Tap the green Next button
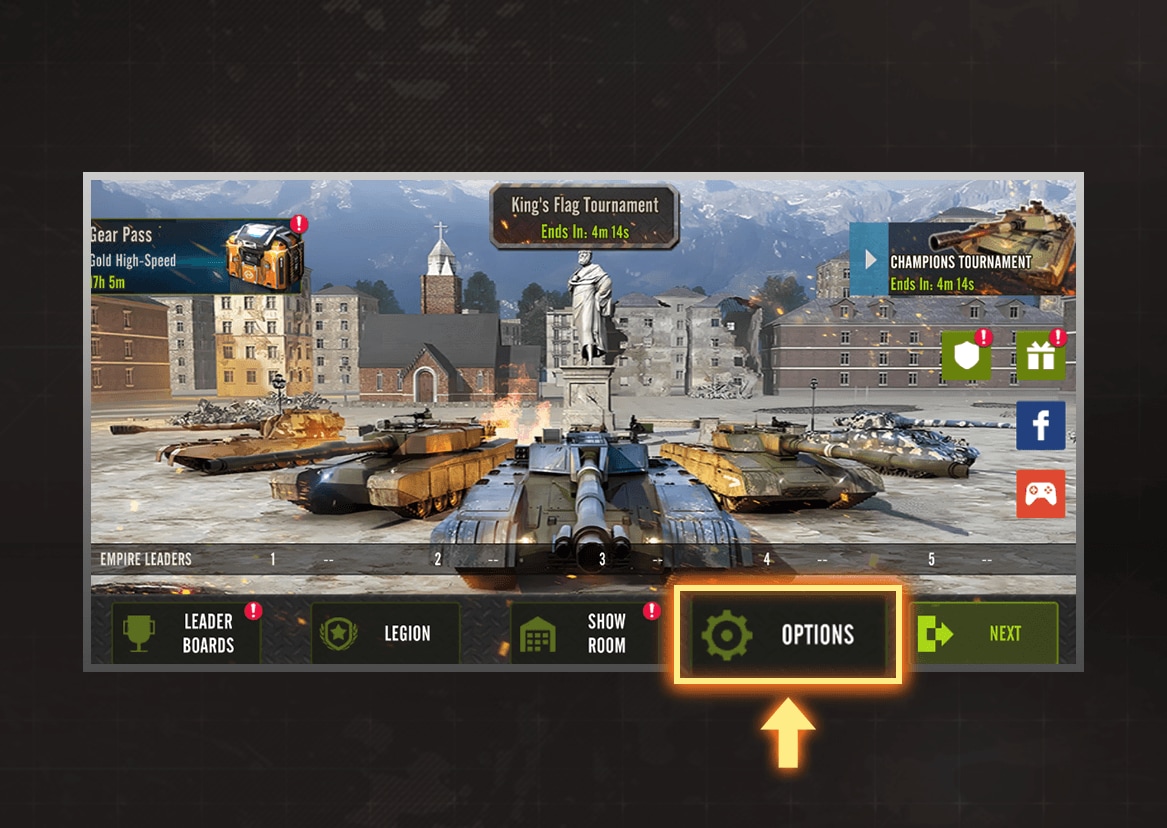The image size is (1167, 828). pyautogui.click(x=985, y=634)
